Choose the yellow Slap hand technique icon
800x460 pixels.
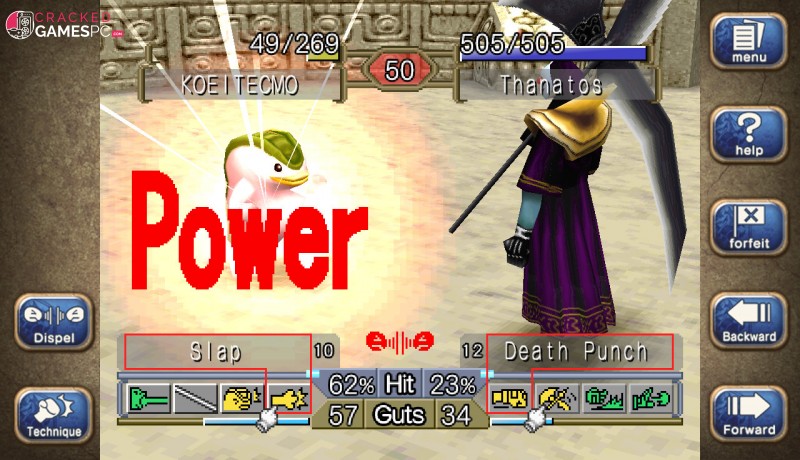click(x=241, y=399)
